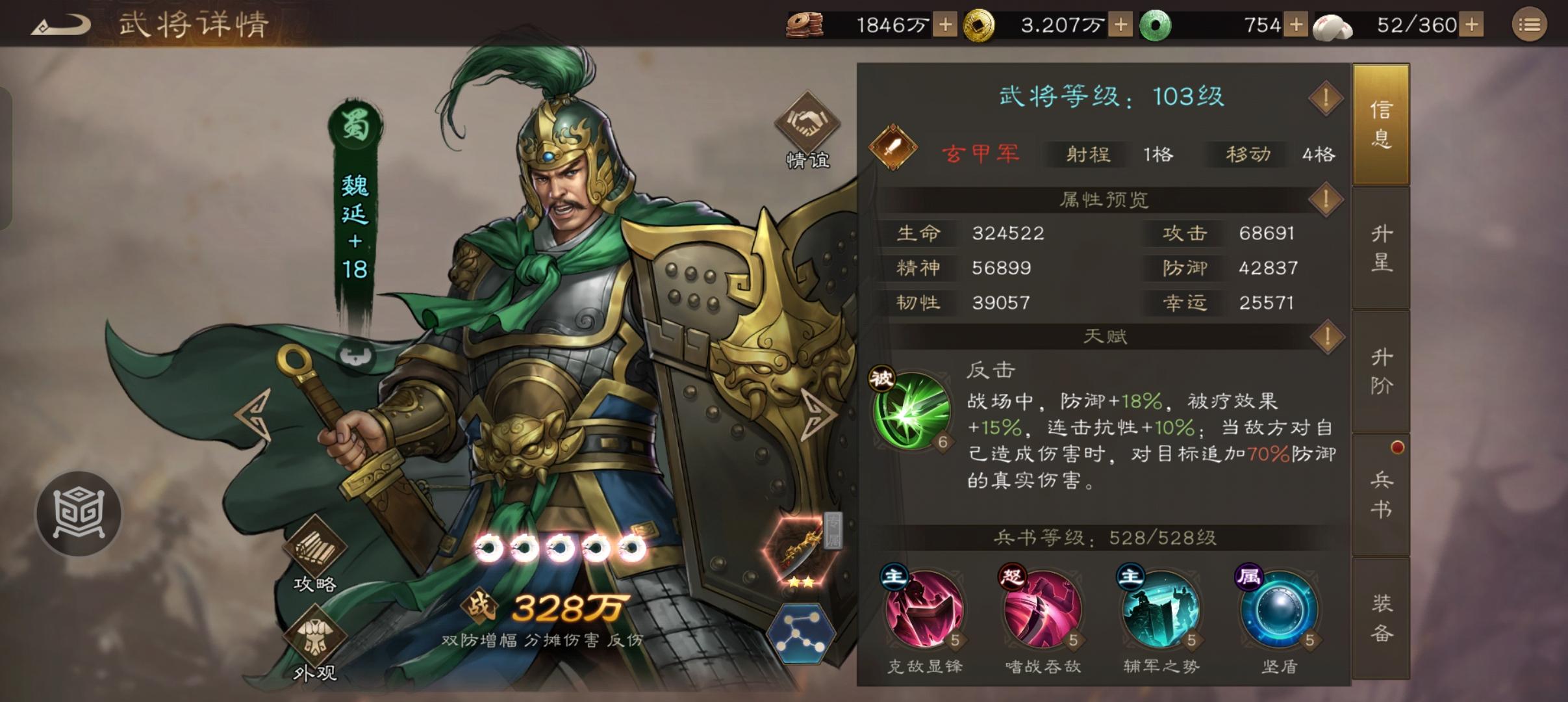Screen dimensions: 1568x702
Task: Open the 兵书 tab with red dot
Action: [1381, 494]
